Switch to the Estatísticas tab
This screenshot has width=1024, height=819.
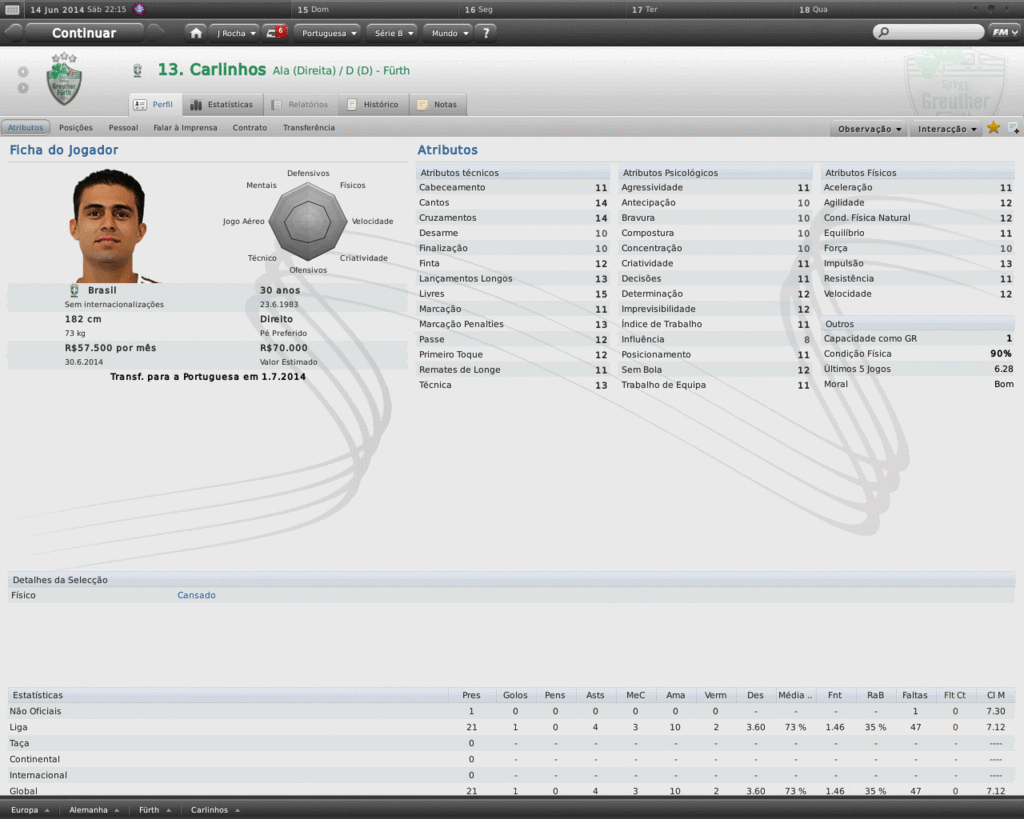[x=222, y=104]
